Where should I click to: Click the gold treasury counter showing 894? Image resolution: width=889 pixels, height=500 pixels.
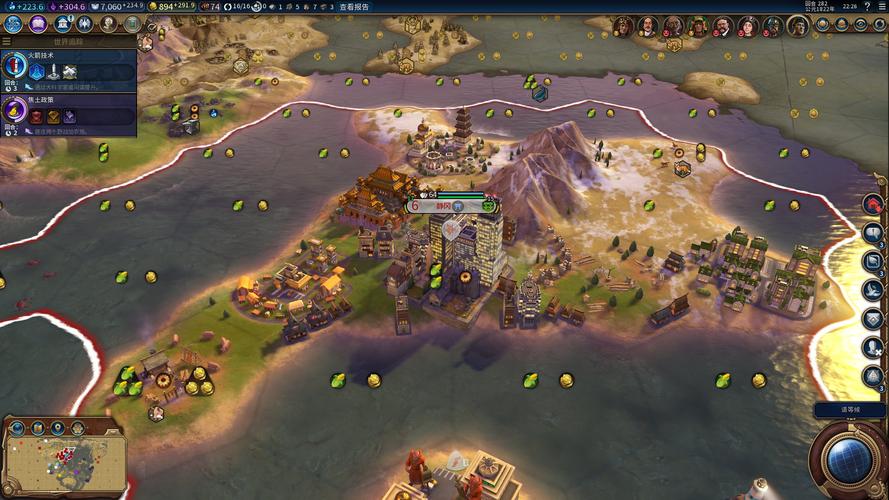pyautogui.click(x=166, y=6)
